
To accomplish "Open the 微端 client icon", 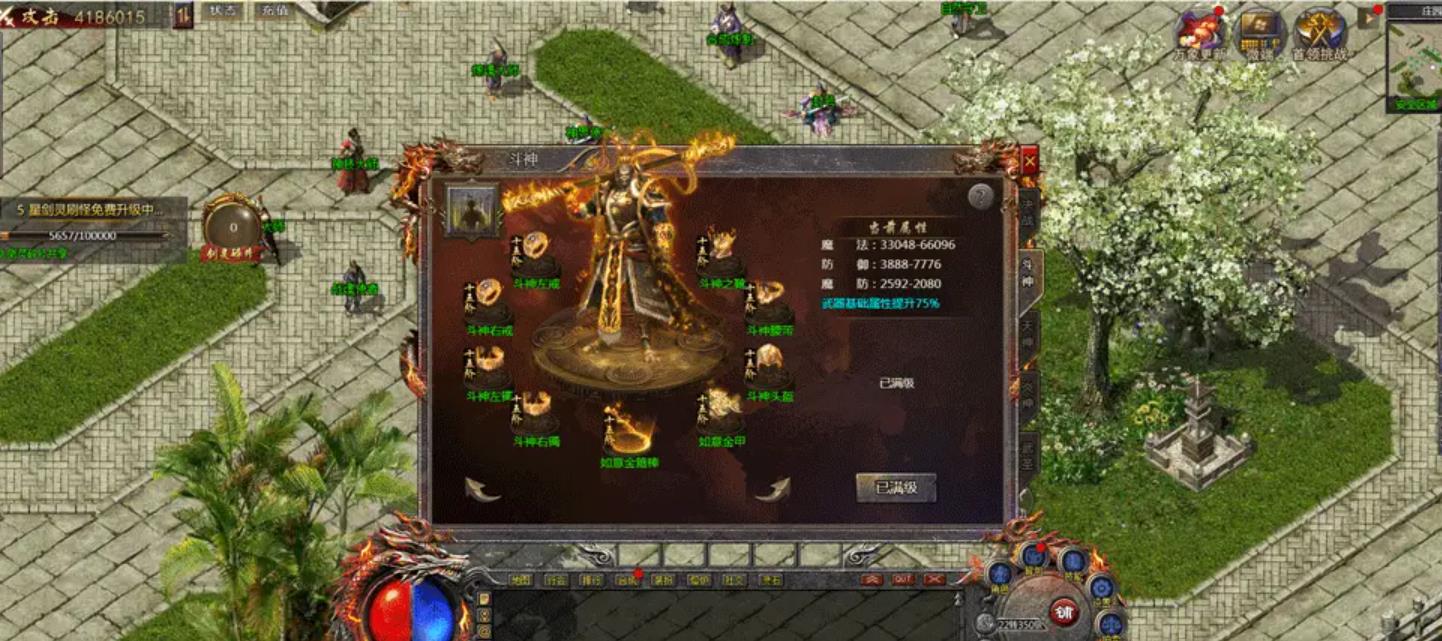I will click(1259, 32).
